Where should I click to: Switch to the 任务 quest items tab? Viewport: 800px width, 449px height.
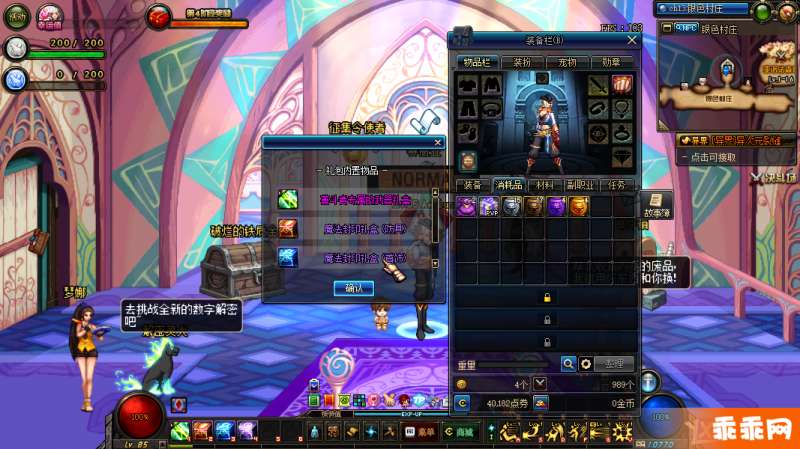pyautogui.click(x=617, y=185)
